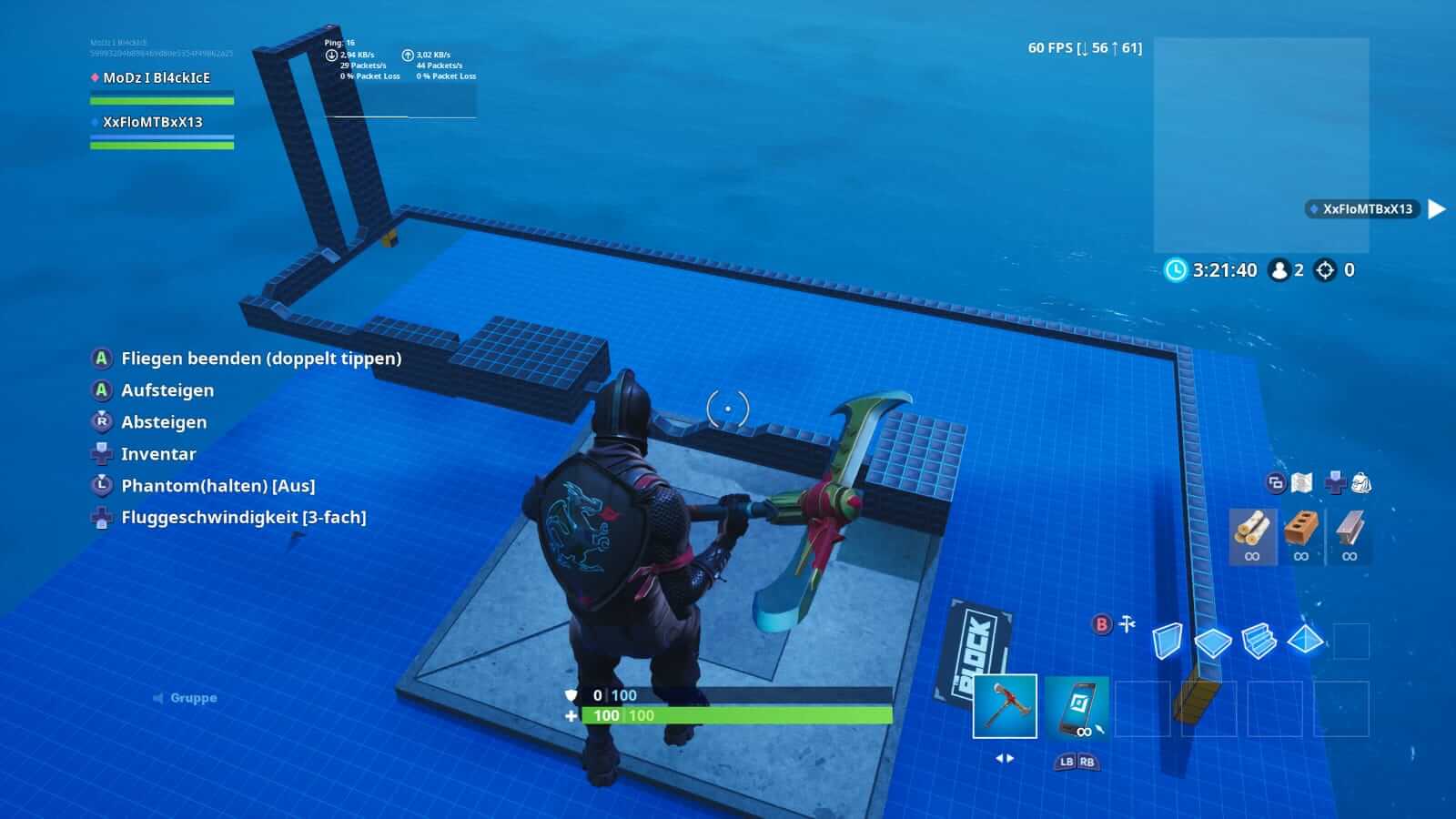Switch to the RB tab

click(x=1087, y=763)
